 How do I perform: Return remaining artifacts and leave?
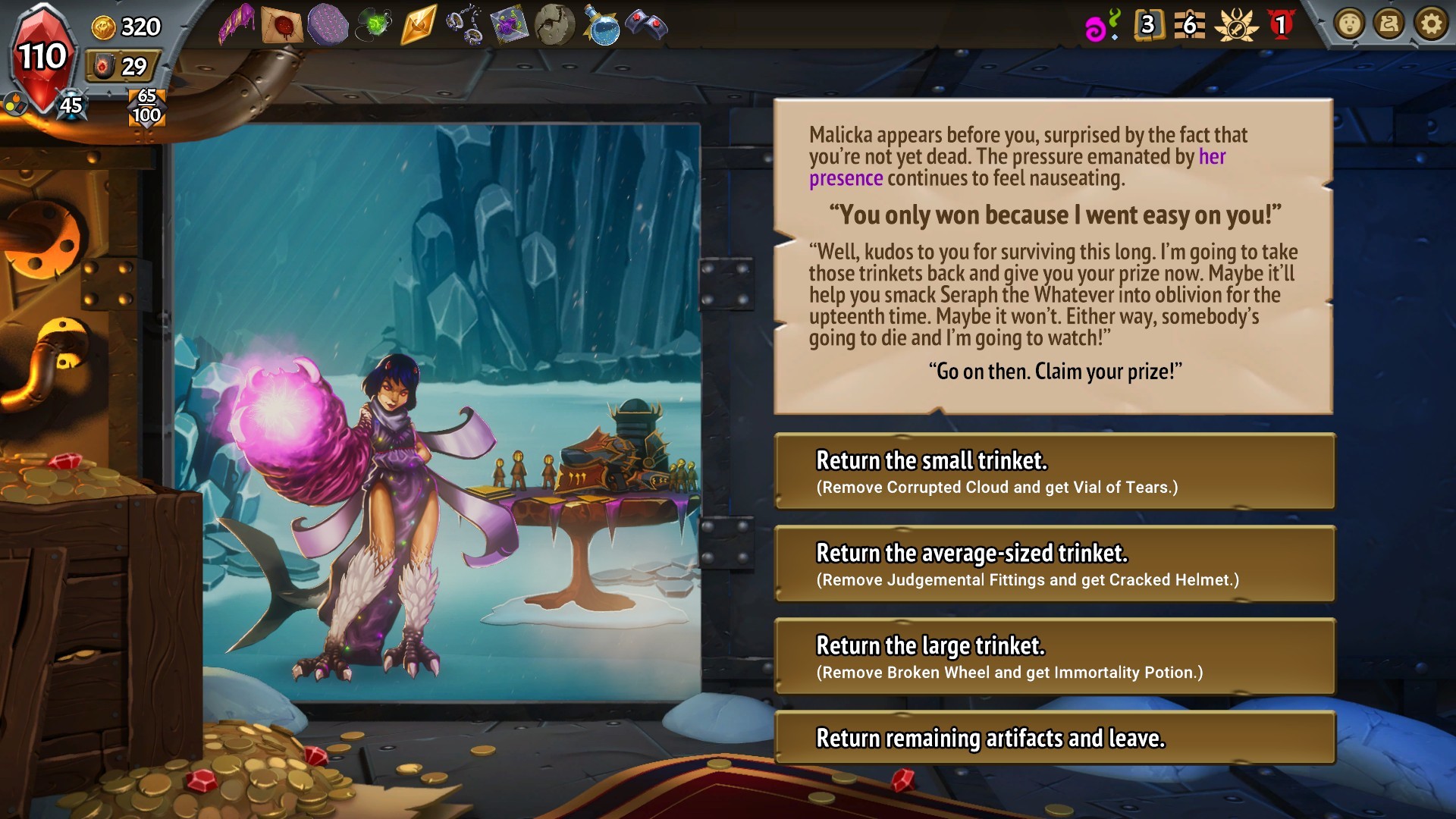(x=1054, y=738)
